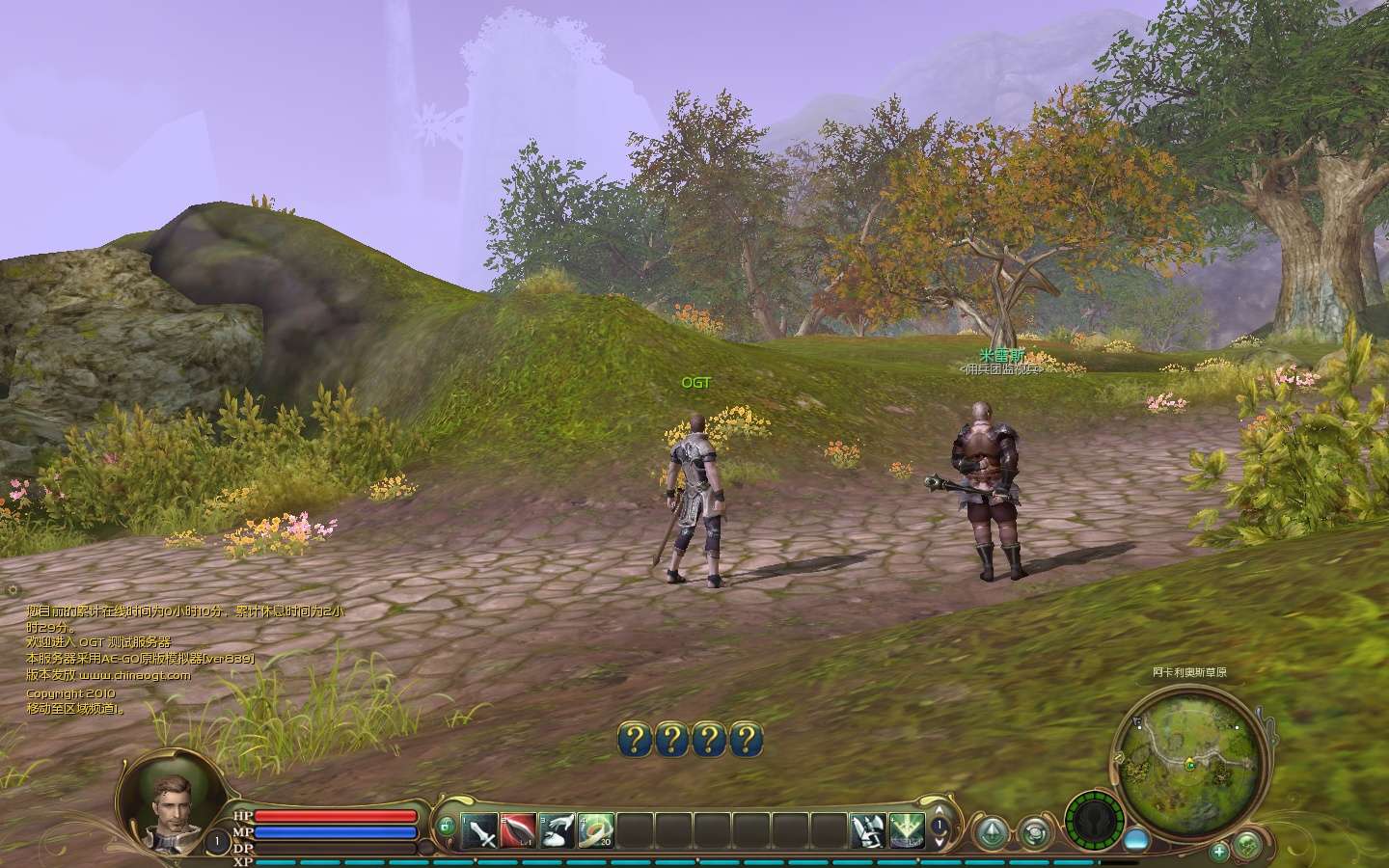Click the green plus button under the minimap
Screen dimensions: 1389x868
pos(1219,851)
